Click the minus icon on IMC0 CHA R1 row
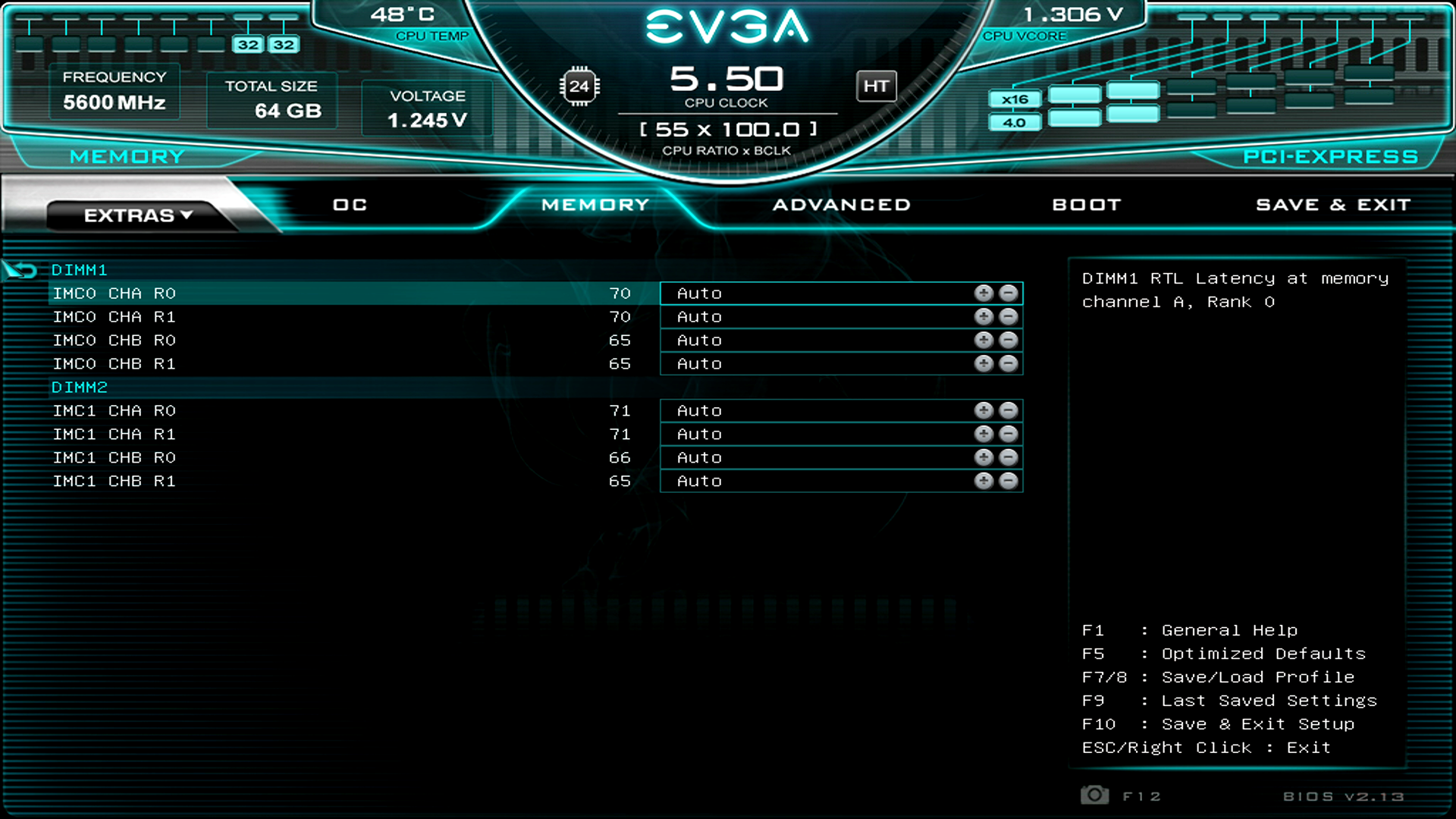 1009,316
